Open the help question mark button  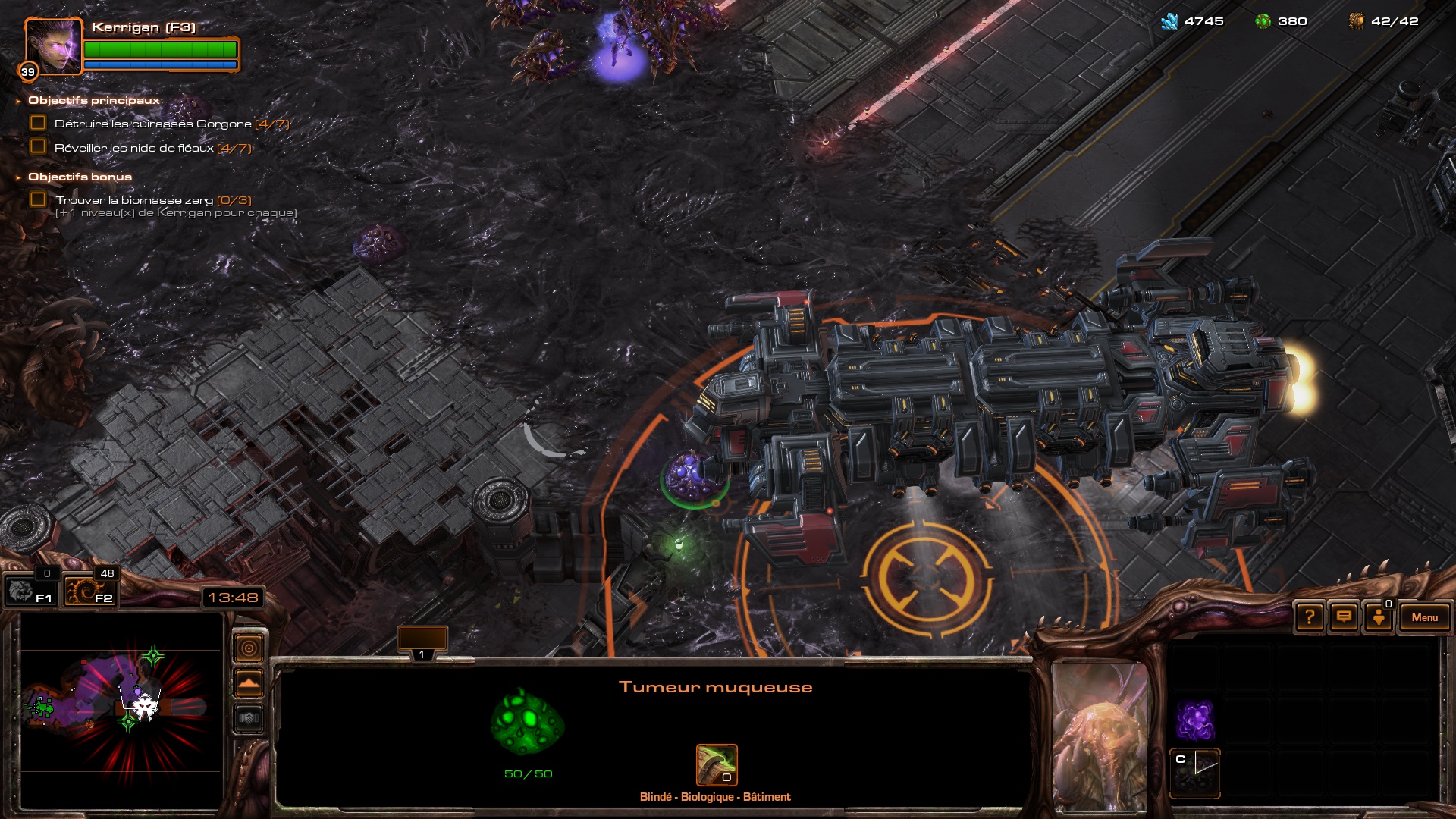click(x=1310, y=617)
